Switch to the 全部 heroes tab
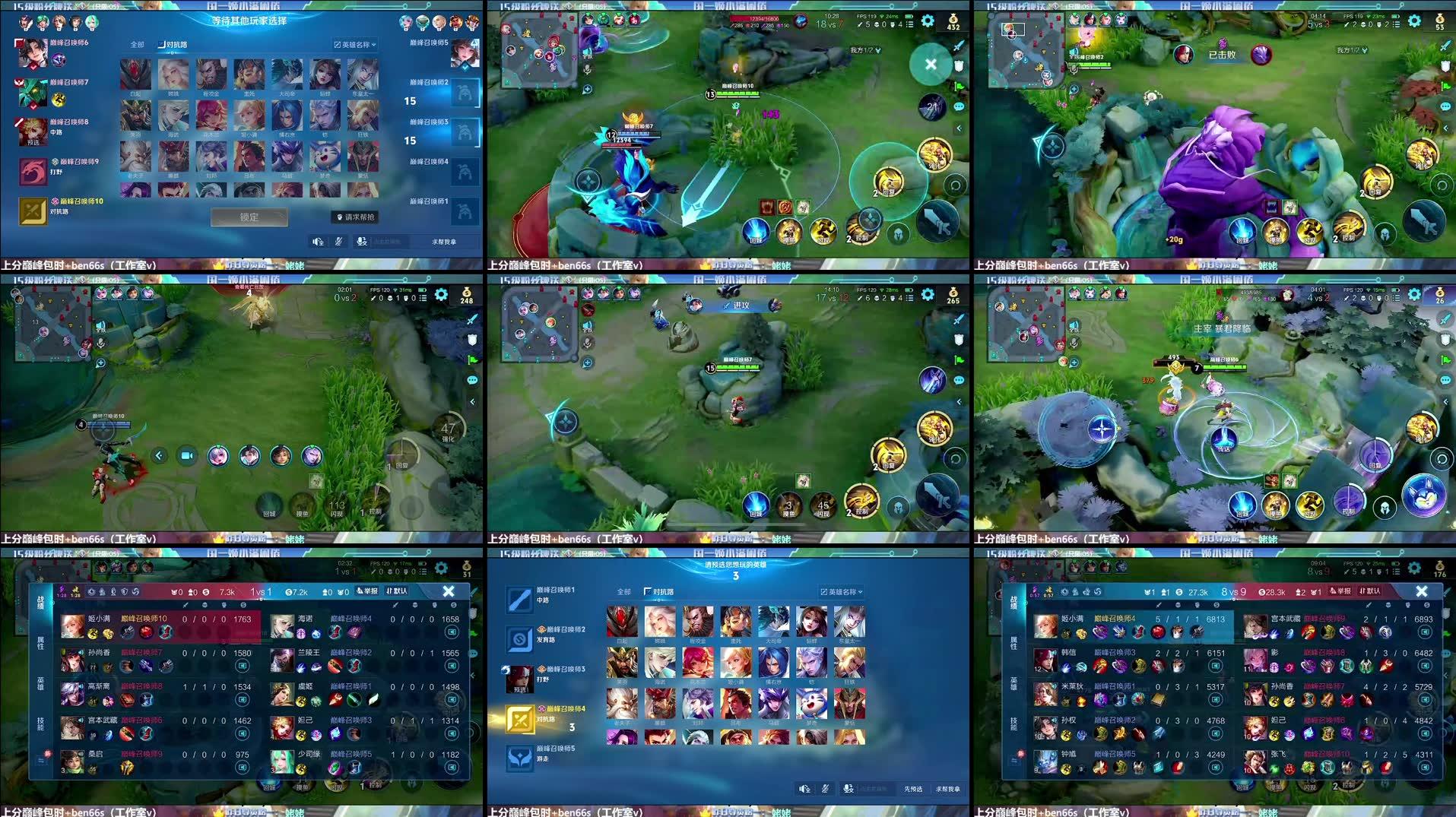1456x817 pixels. (x=137, y=44)
